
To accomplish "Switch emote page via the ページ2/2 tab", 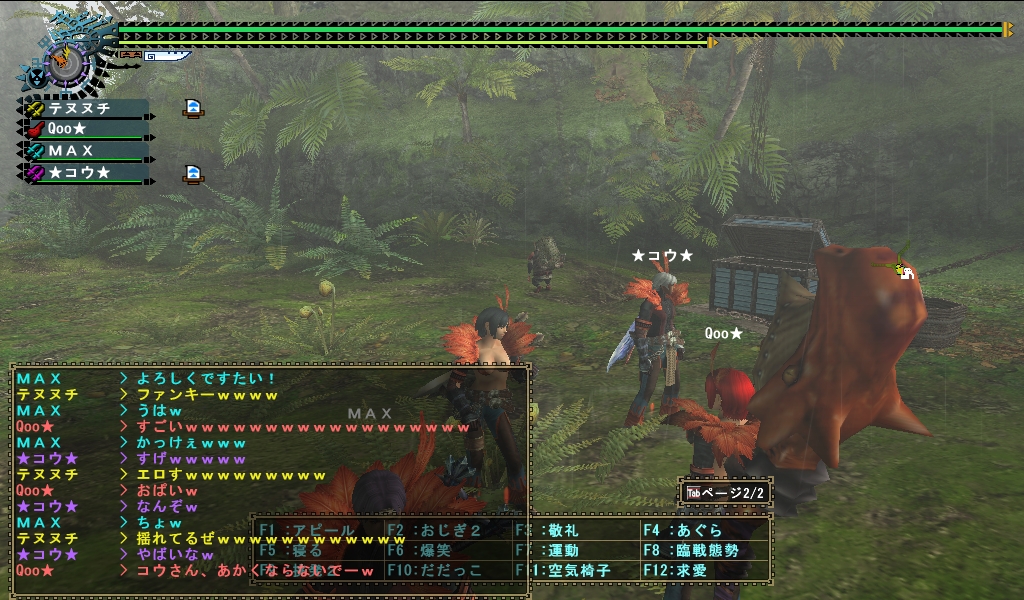I will (x=726, y=493).
